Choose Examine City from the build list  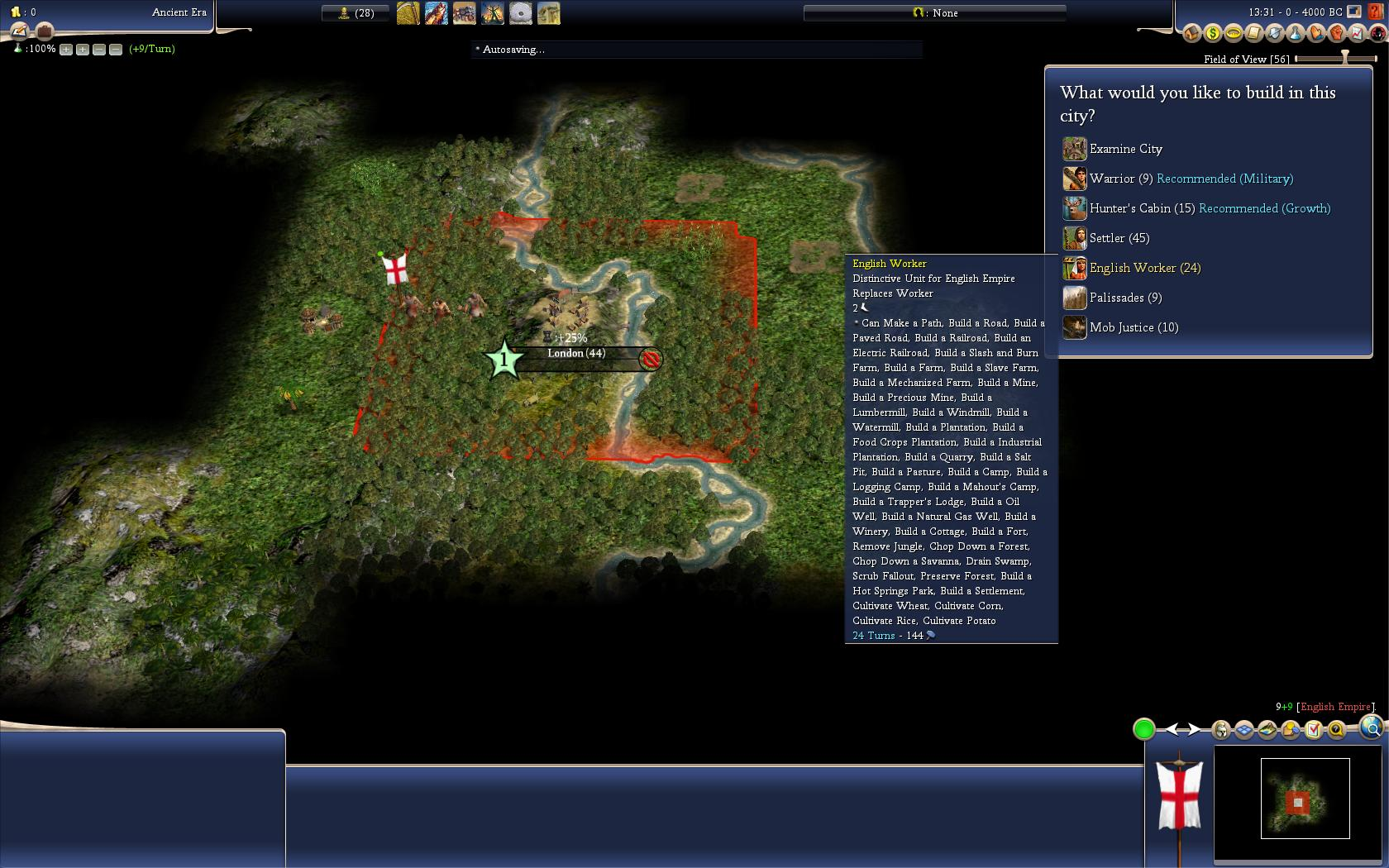(x=1125, y=149)
